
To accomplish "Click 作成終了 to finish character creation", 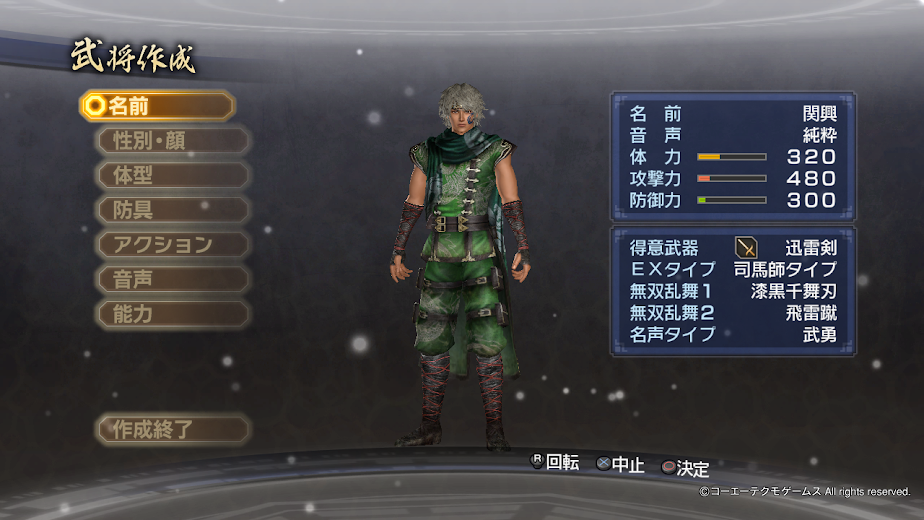I will [x=171, y=430].
